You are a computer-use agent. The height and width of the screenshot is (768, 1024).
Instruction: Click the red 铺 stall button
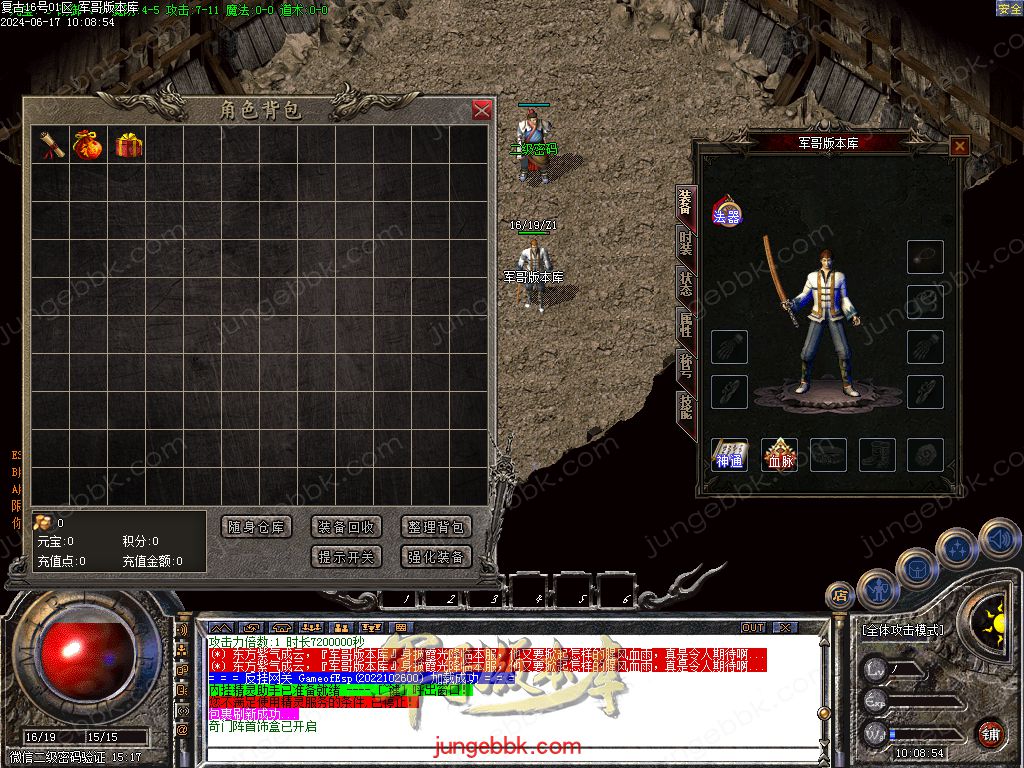990,733
